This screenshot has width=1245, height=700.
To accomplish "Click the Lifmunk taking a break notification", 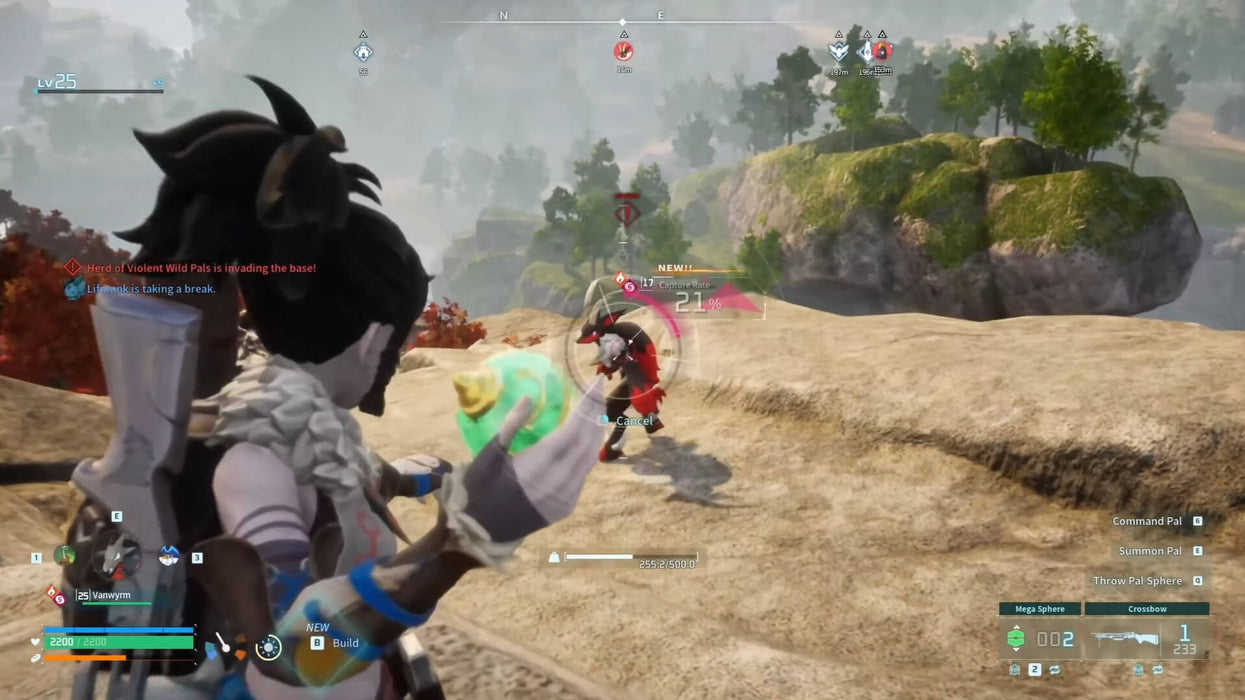I will (150, 289).
